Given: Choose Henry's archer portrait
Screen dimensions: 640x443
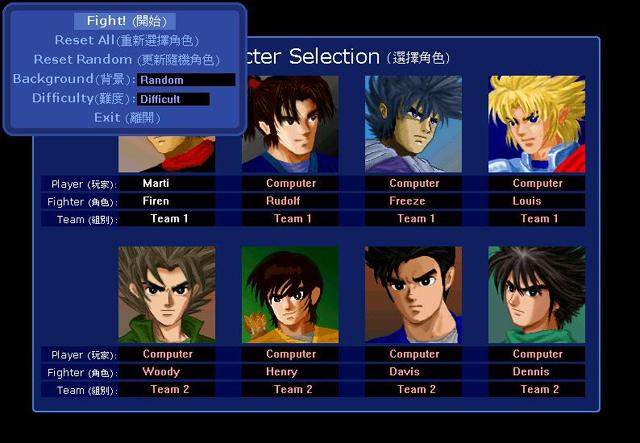Looking at the screenshot, I should (x=290, y=295).
